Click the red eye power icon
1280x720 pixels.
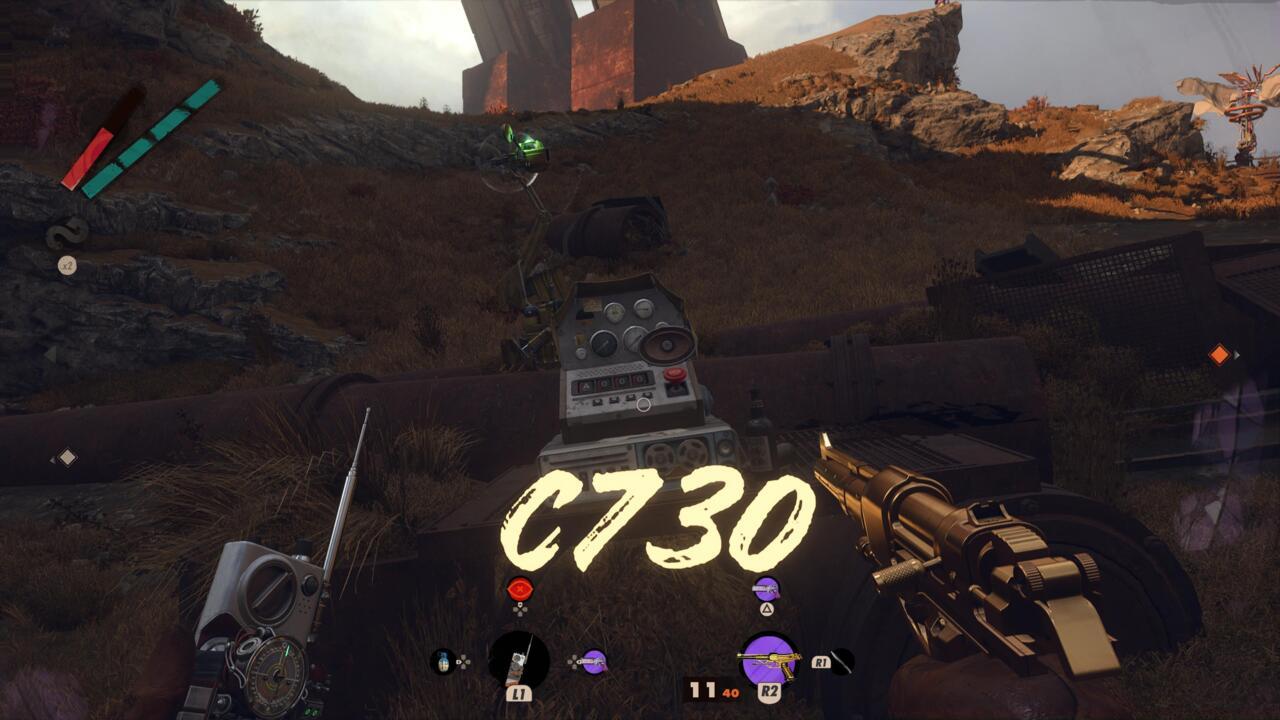coord(521,590)
